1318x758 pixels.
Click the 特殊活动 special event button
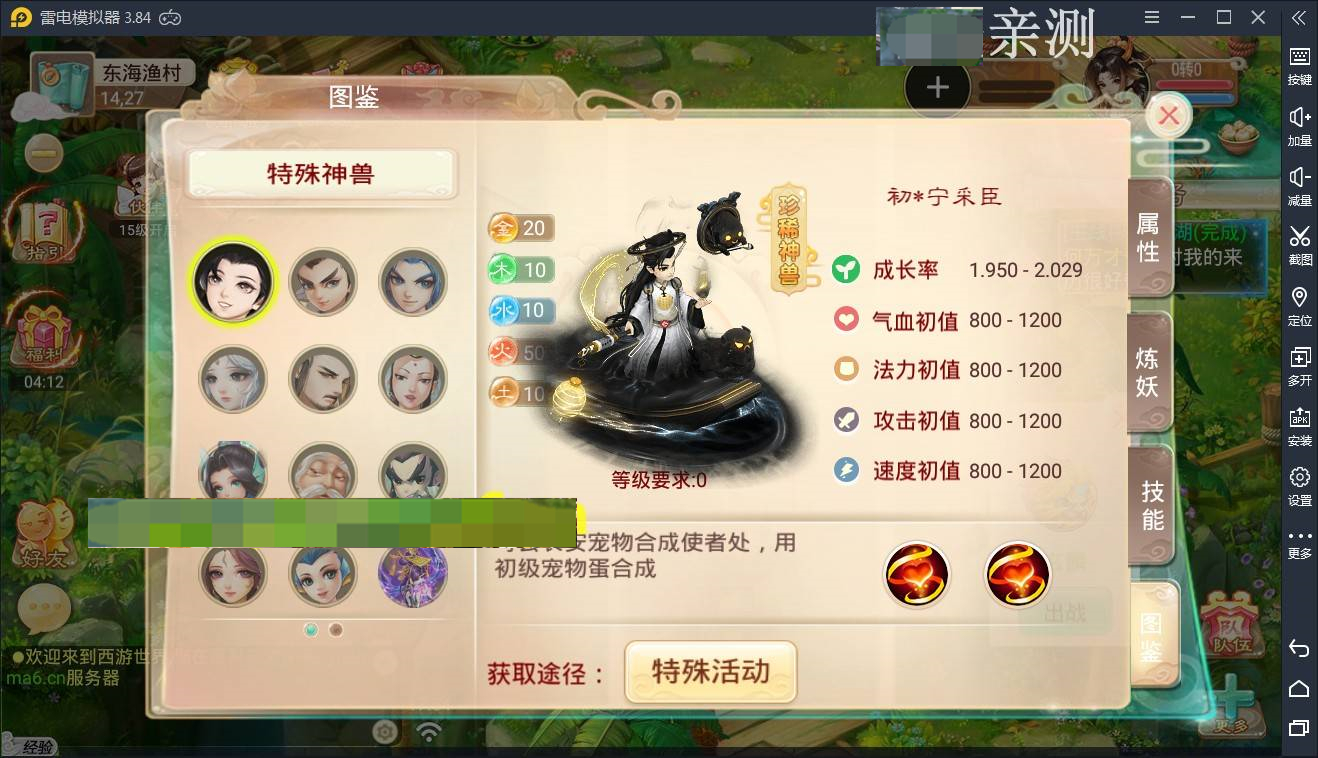(711, 672)
